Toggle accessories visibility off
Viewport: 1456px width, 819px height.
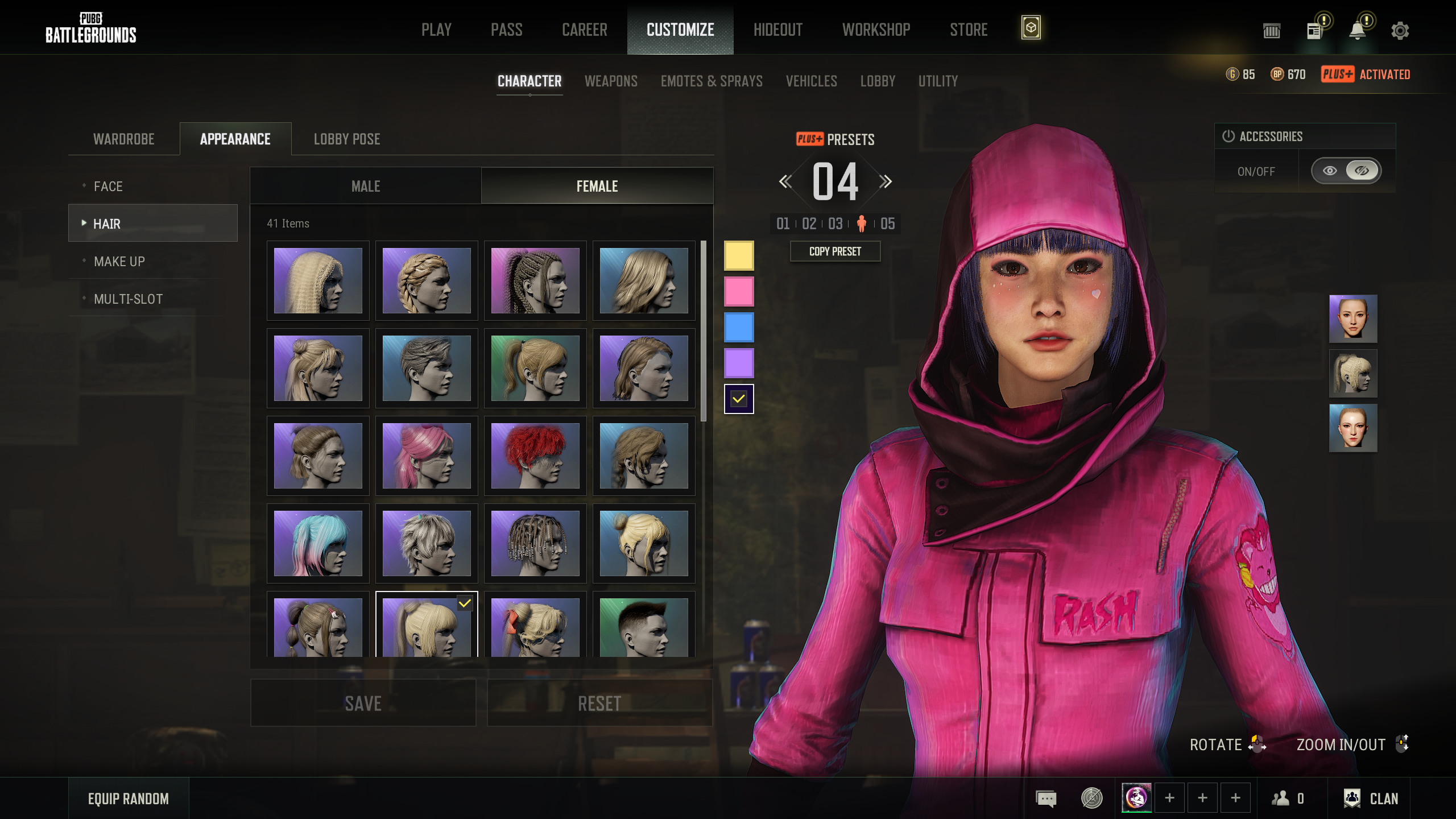tap(1362, 171)
